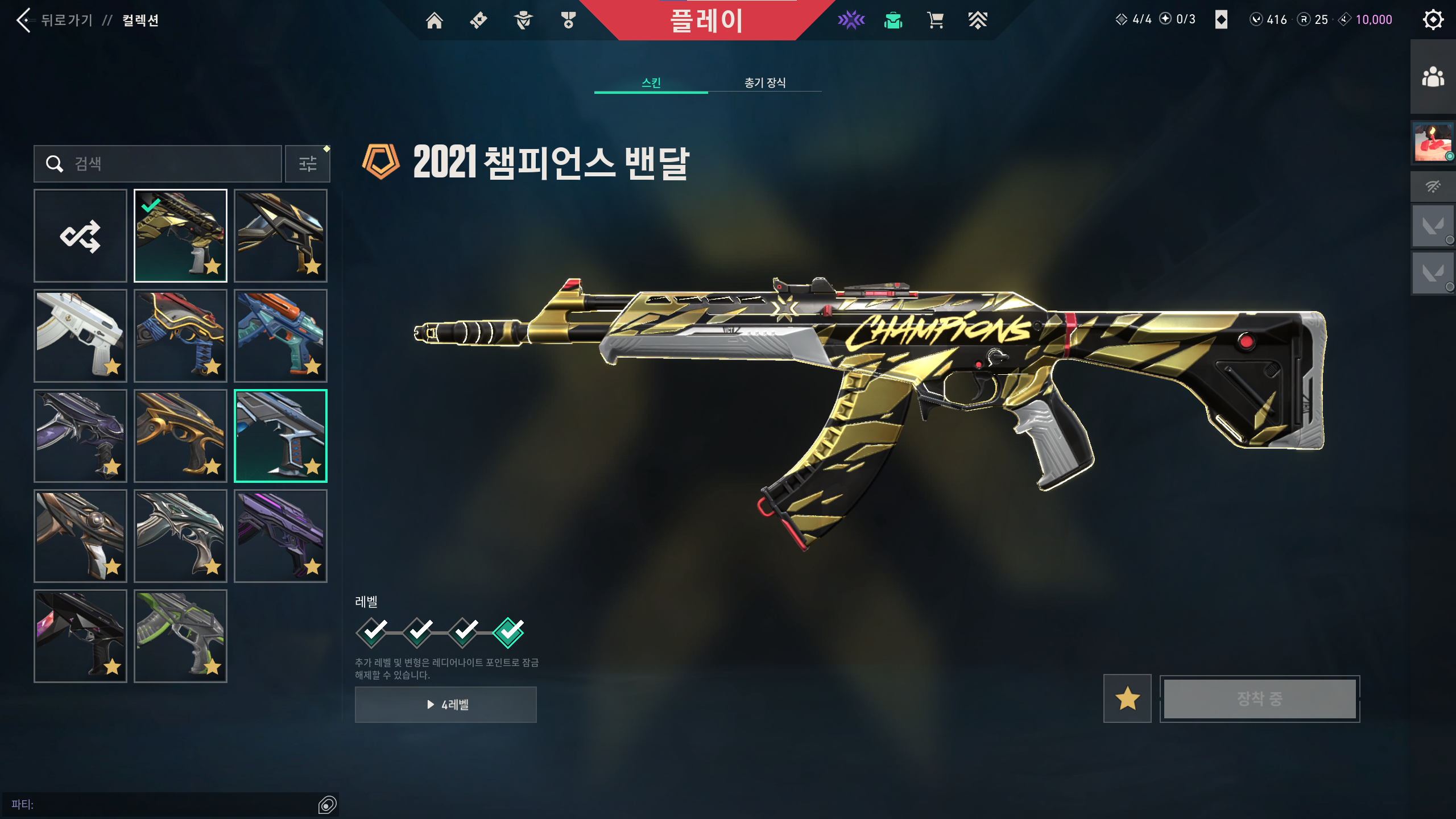The image size is (1456, 819).
Task: Pick the white and gold Vandal skin
Action: coord(80,336)
